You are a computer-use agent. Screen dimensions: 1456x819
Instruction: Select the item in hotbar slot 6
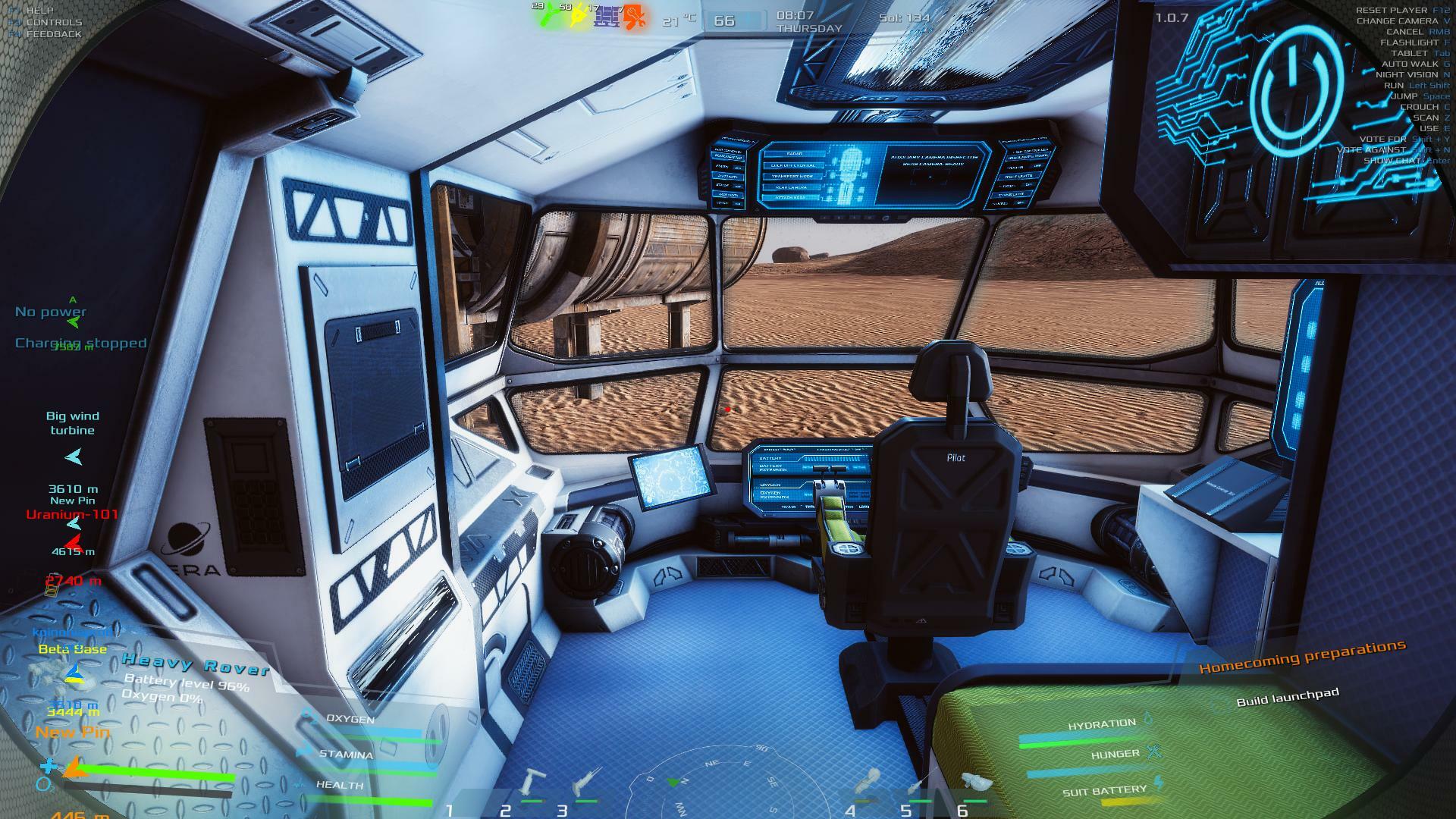click(x=974, y=783)
